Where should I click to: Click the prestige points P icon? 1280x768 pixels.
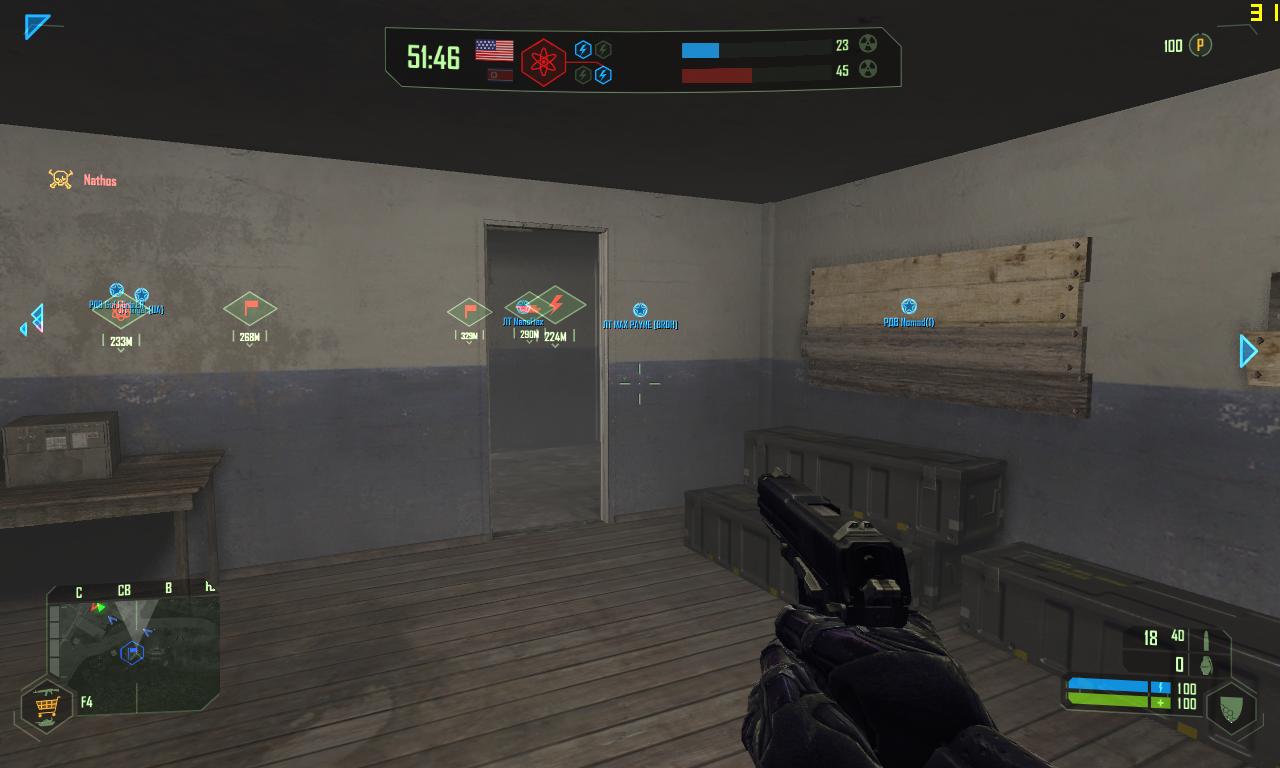click(1201, 45)
